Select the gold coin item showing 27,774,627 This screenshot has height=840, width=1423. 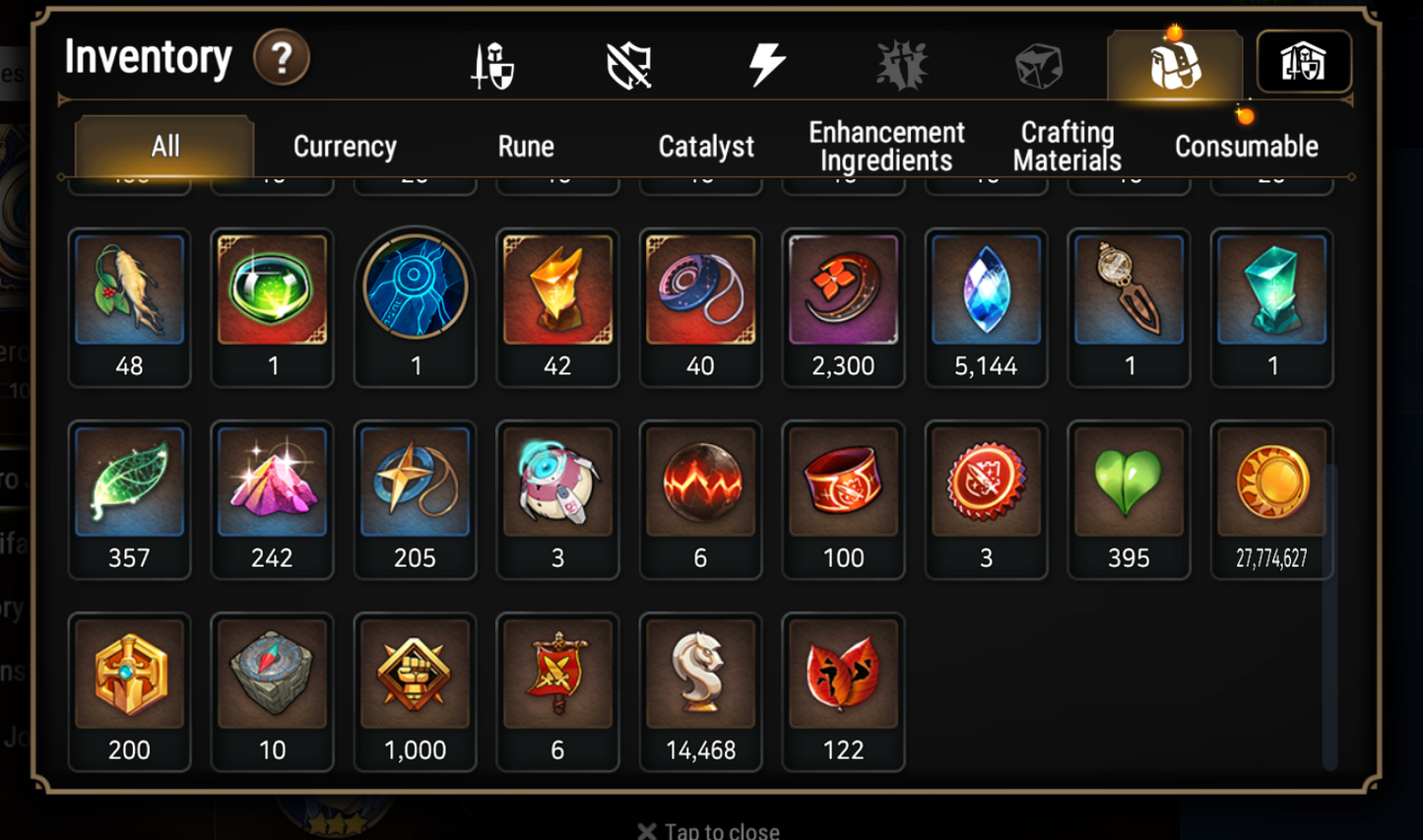click(x=1271, y=483)
